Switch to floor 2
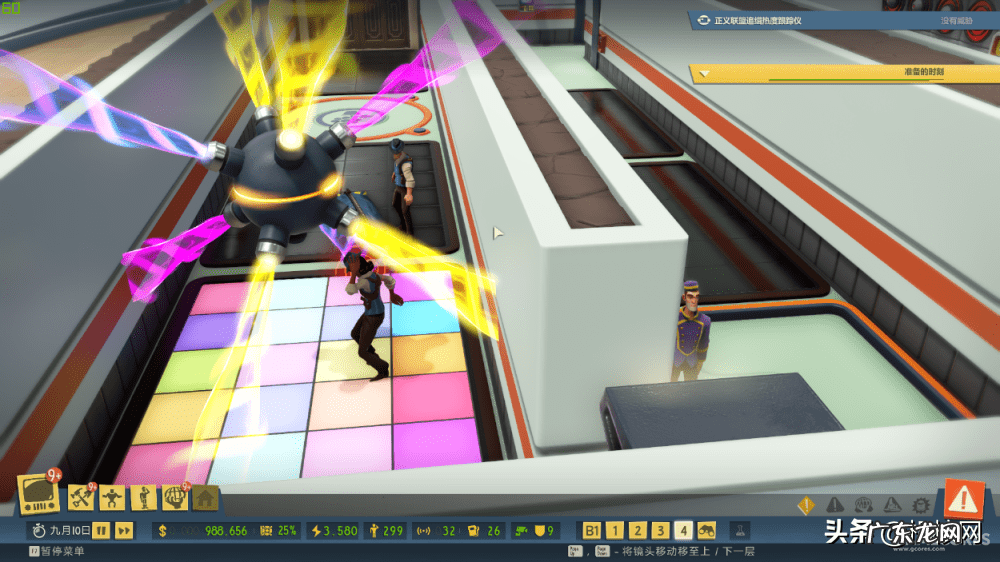 click(639, 530)
